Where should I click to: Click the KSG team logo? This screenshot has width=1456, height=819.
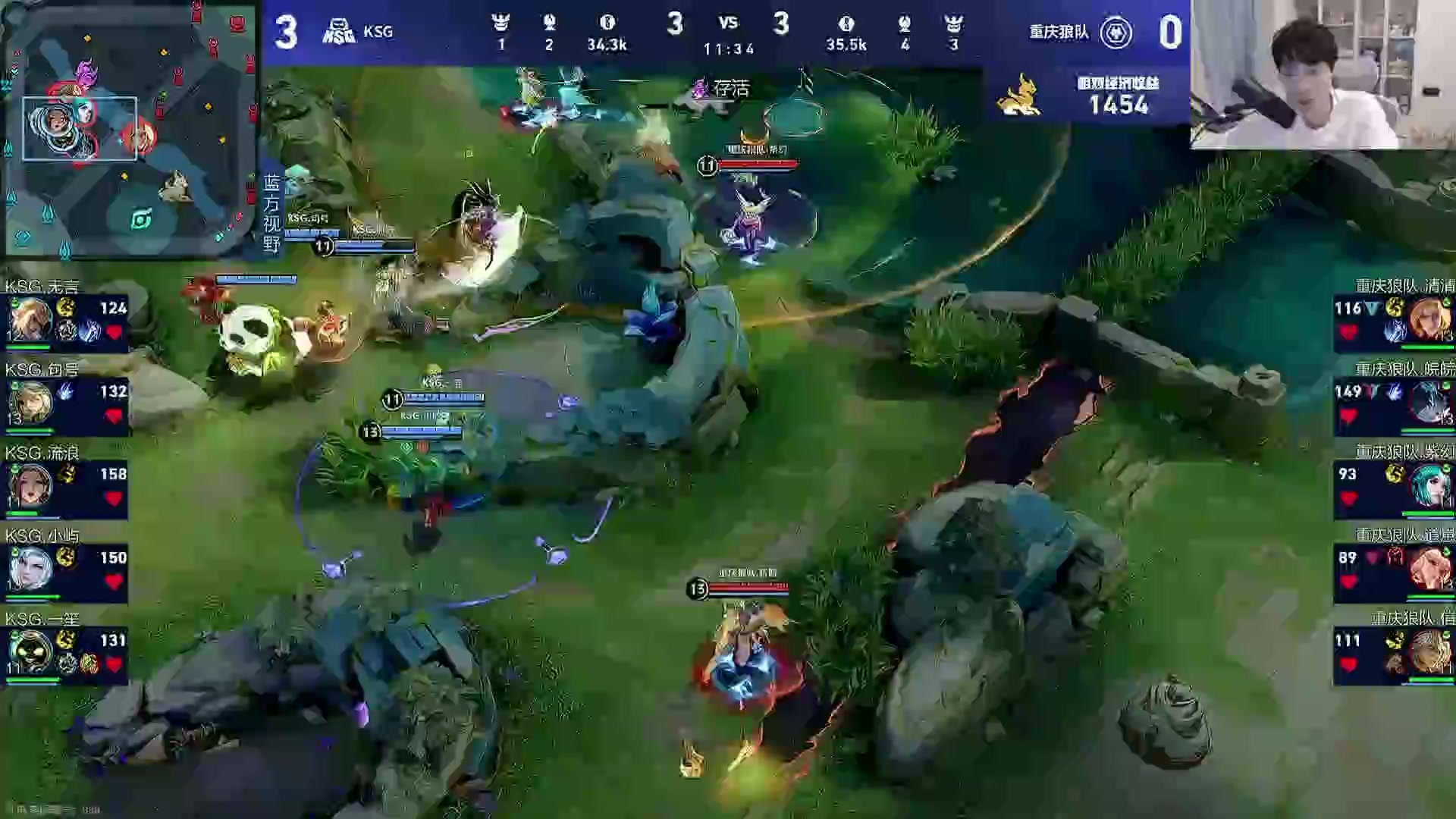[x=339, y=32]
